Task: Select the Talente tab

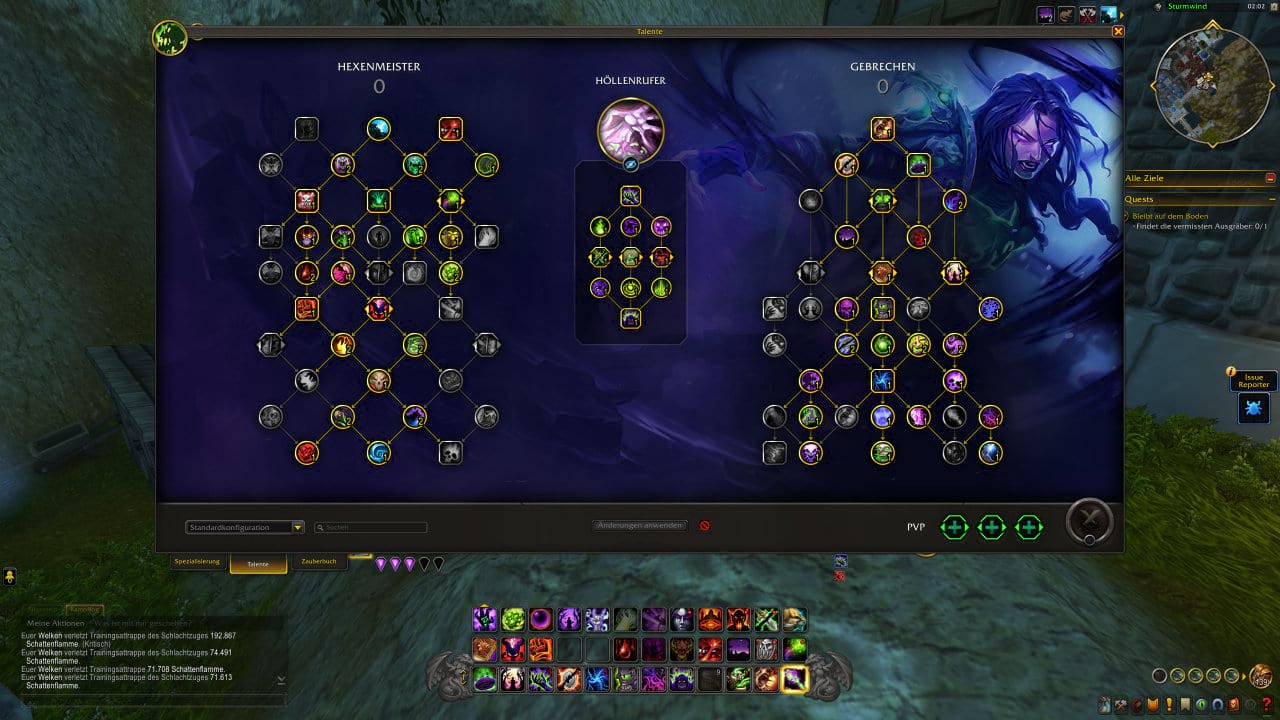Action: [x=258, y=563]
